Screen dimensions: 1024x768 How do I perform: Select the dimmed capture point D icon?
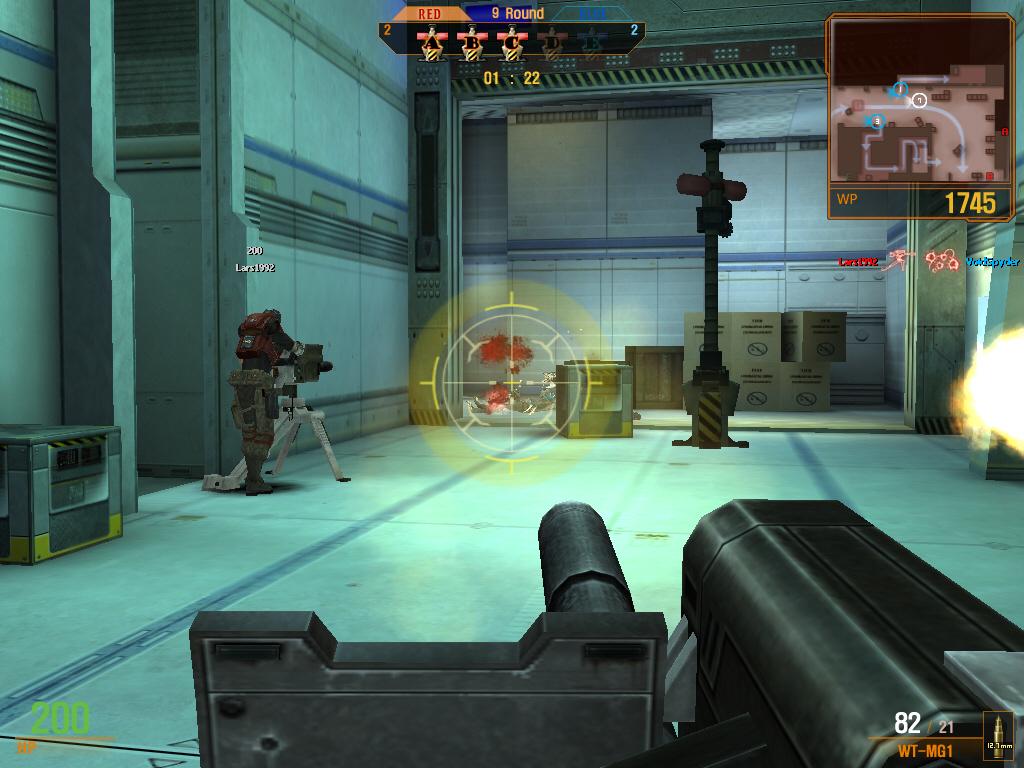coord(551,43)
